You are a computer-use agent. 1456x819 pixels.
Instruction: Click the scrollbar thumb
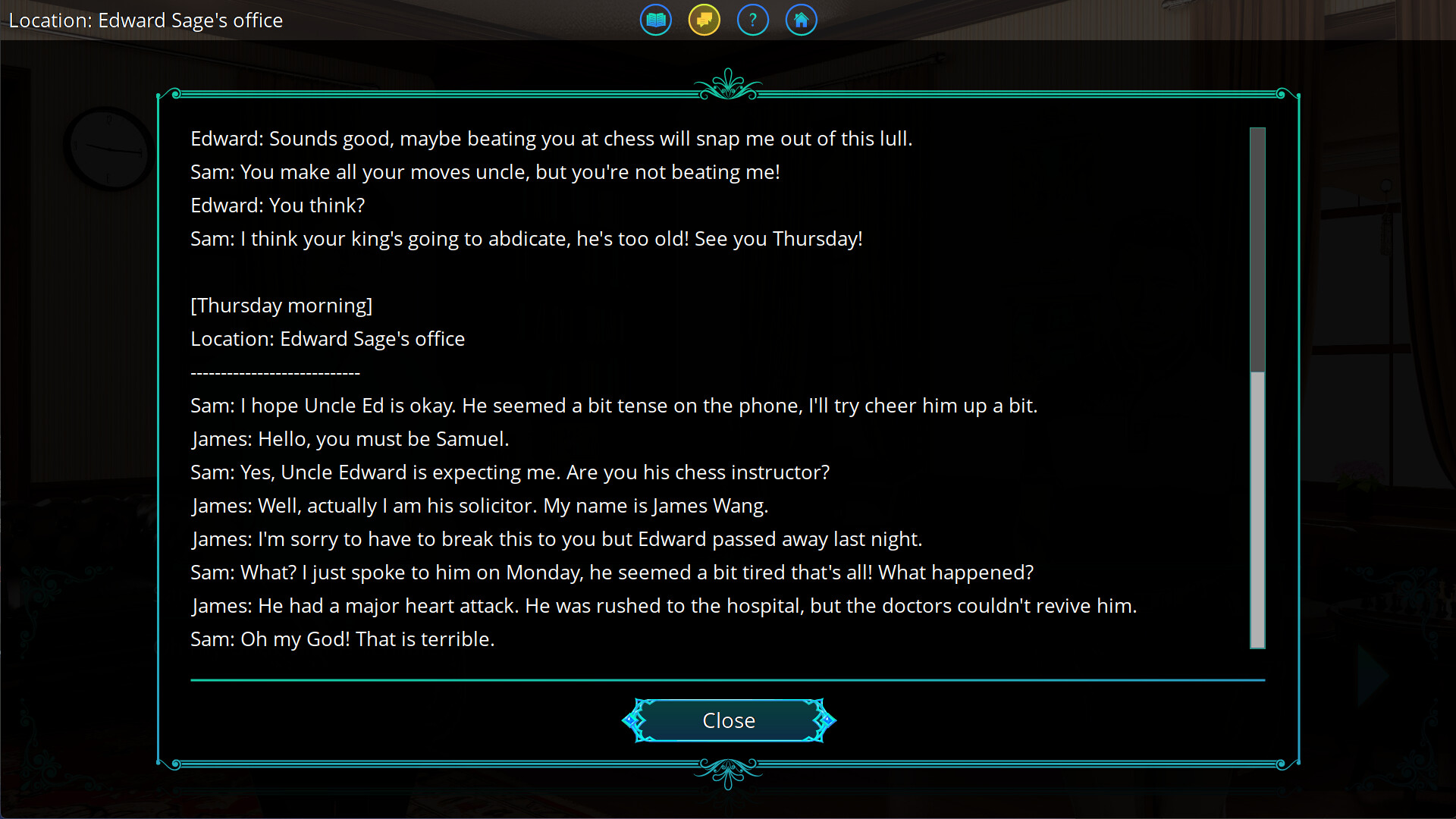pos(1257,512)
